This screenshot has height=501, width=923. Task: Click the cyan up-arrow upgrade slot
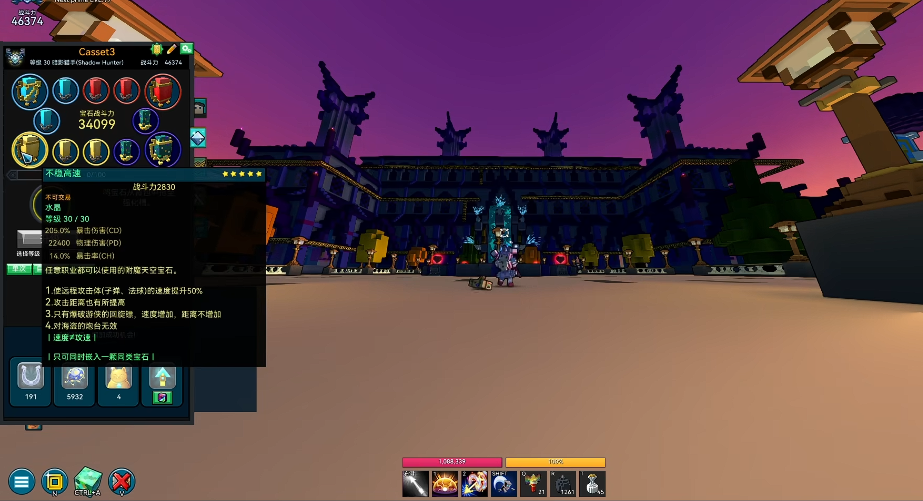click(x=162, y=377)
